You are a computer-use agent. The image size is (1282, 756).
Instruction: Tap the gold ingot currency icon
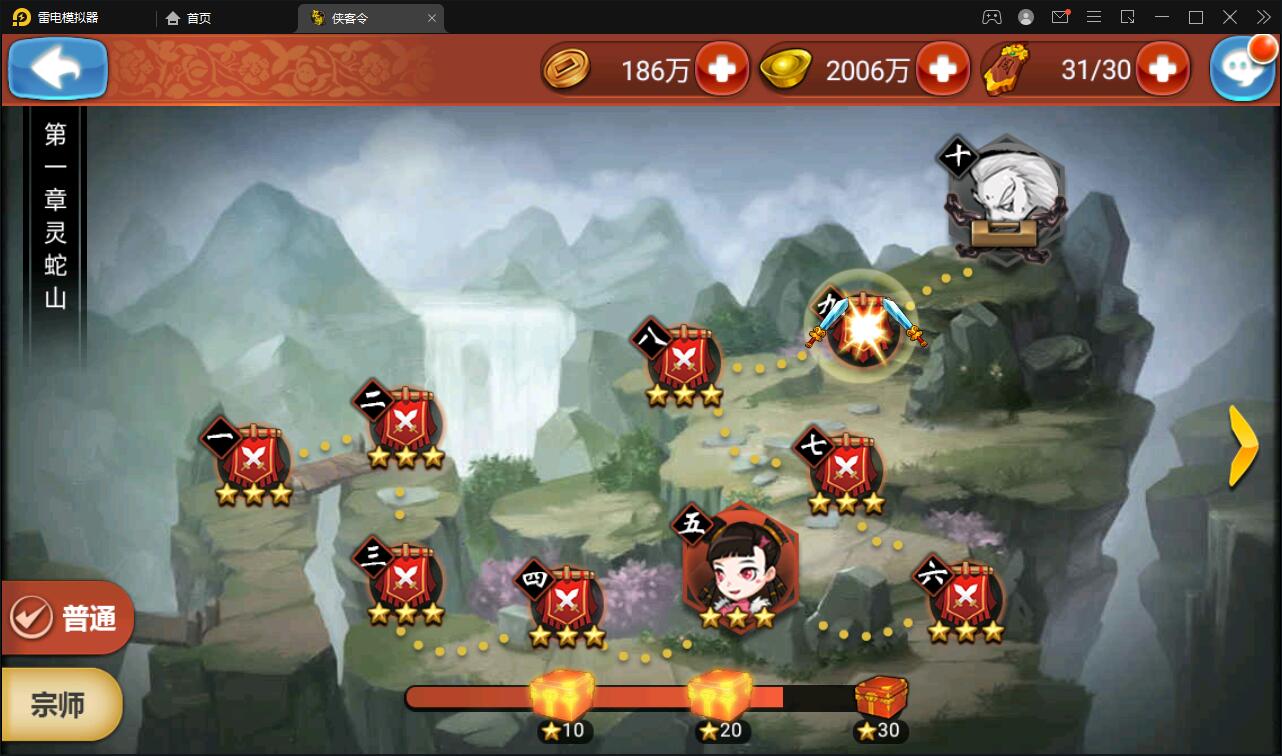786,68
